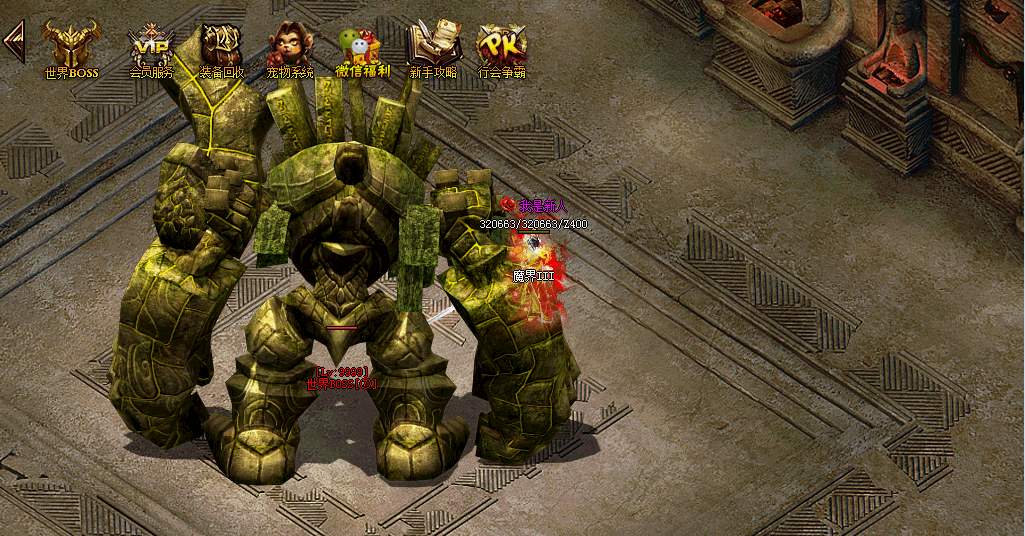
Task: Collapse the top icon bar with the arrow
Action: [x=14, y=42]
